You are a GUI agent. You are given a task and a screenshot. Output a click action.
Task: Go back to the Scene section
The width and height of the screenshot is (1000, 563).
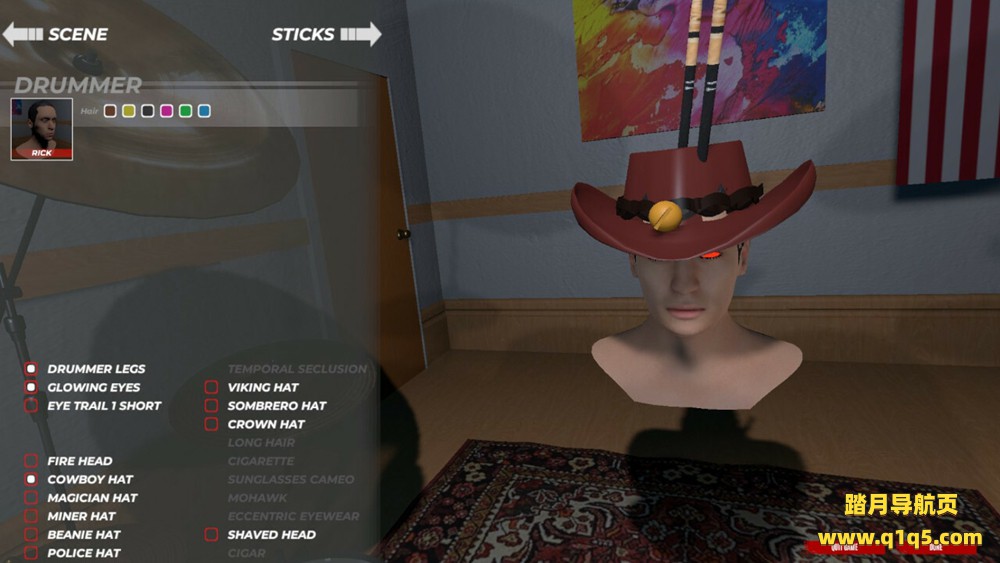click(55, 34)
